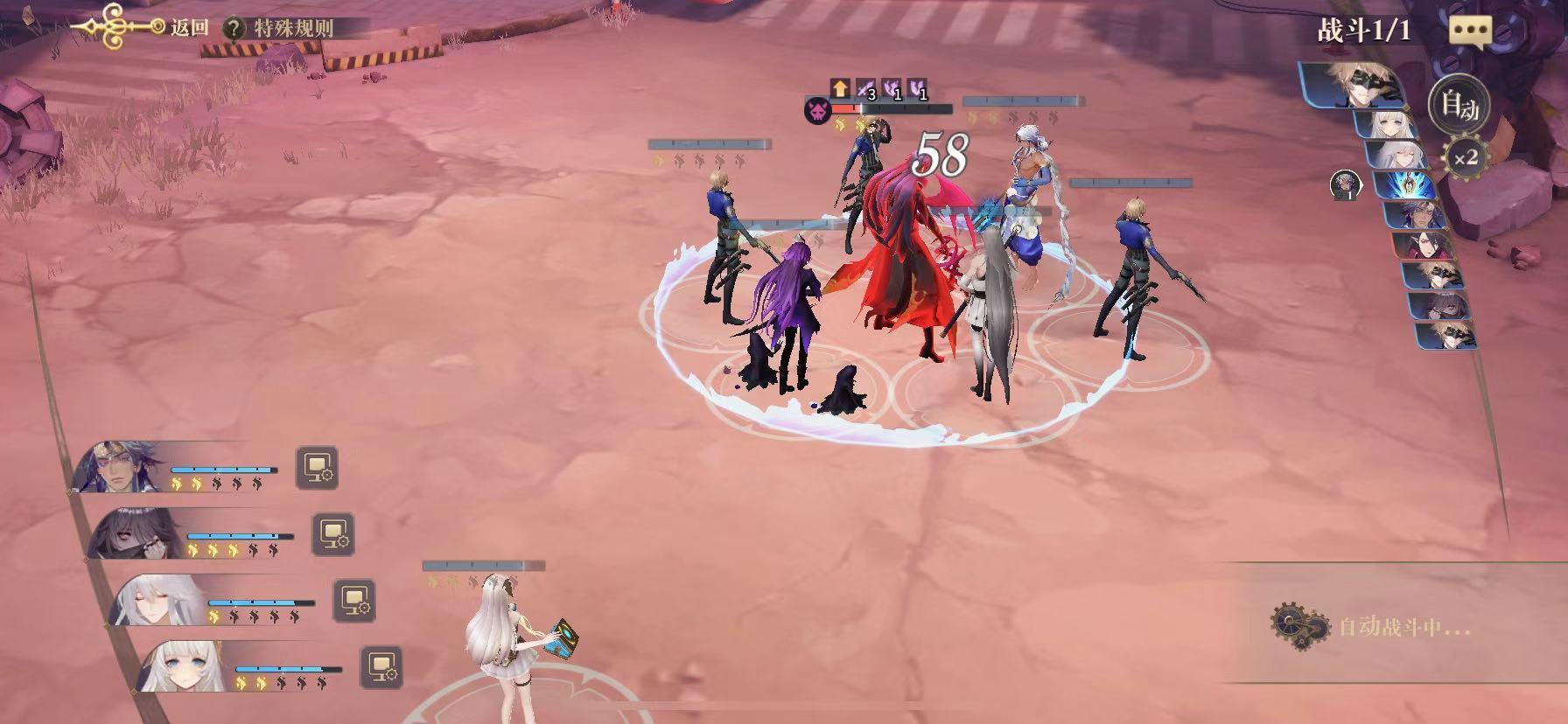Open AI settings beside the closed-eyed white-haired hero
This screenshot has height=724, width=1568.
click(x=354, y=600)
